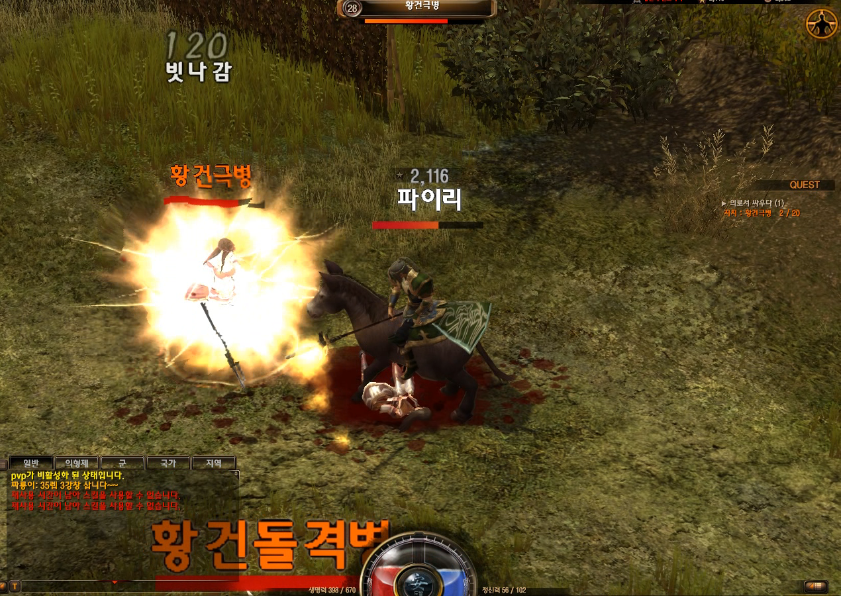Open the 의형제 chat tab

[75, 463]
